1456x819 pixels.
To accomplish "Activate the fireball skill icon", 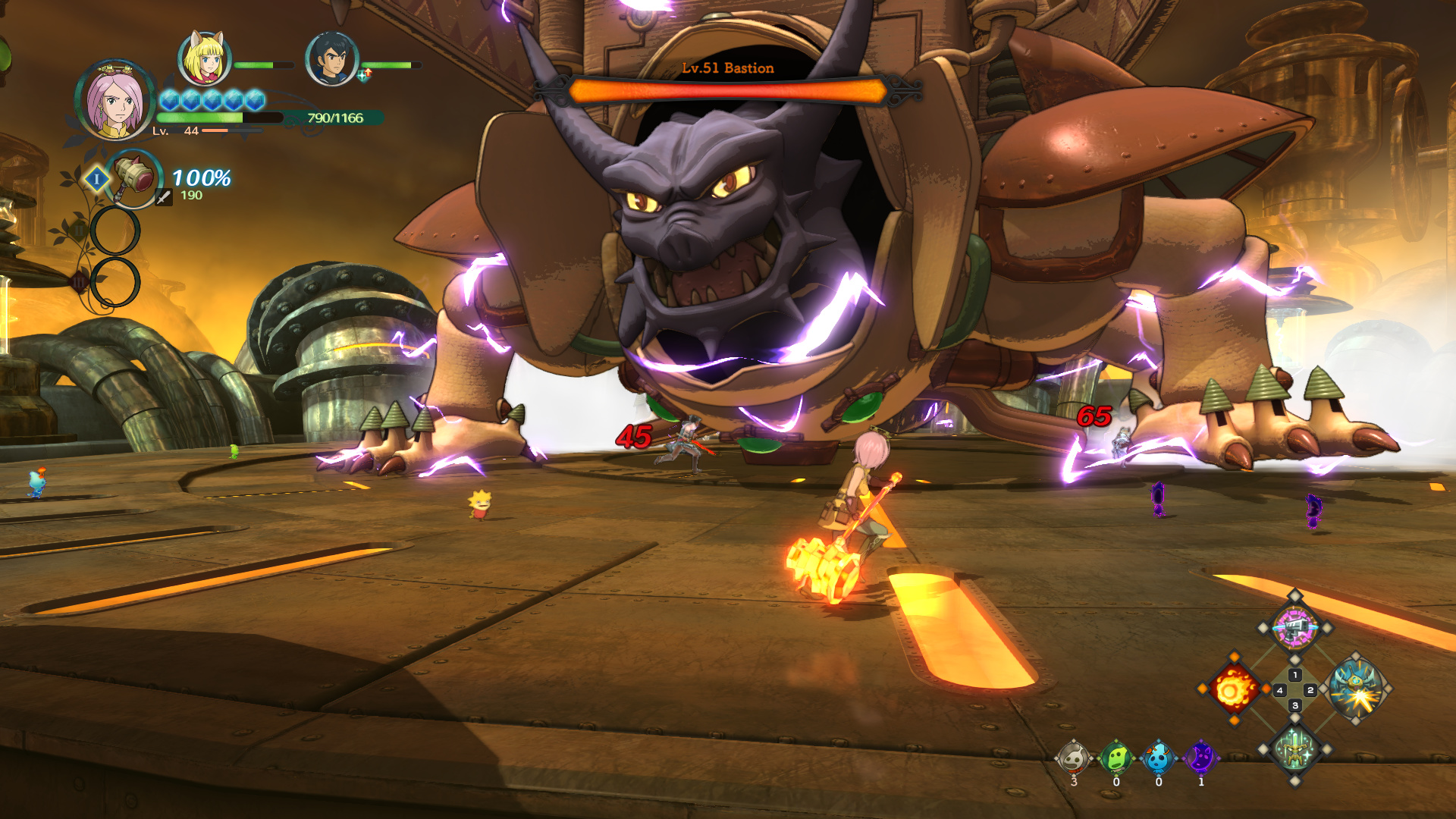I will pyautogui.click(x=1234, y=689).
